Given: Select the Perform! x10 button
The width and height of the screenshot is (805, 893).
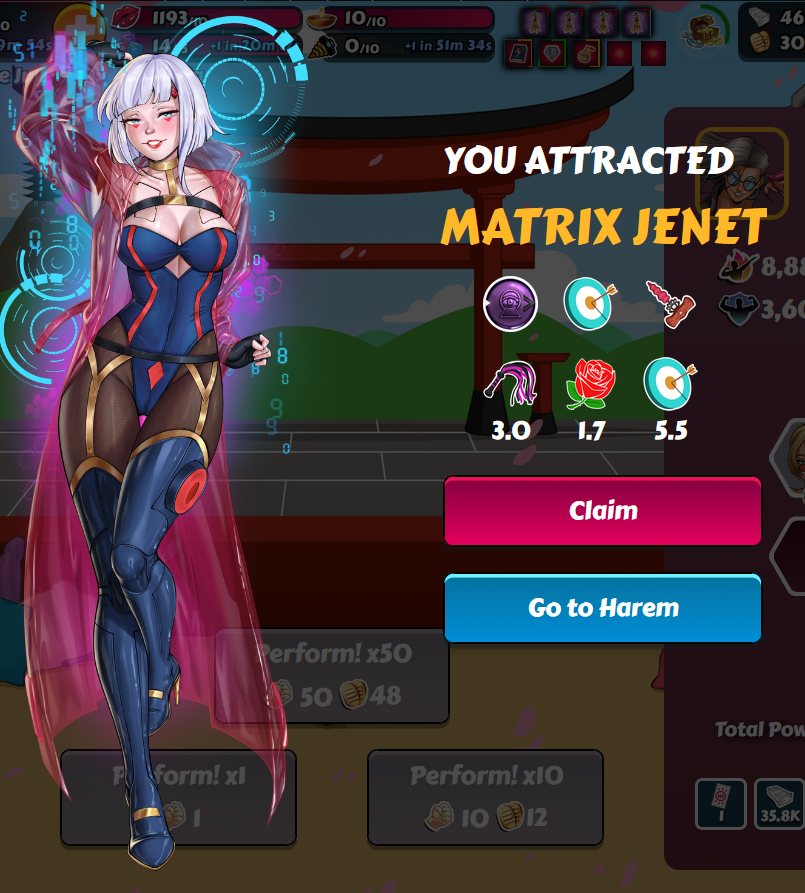Looking at the screenshot, I should (x=485, y=797).
